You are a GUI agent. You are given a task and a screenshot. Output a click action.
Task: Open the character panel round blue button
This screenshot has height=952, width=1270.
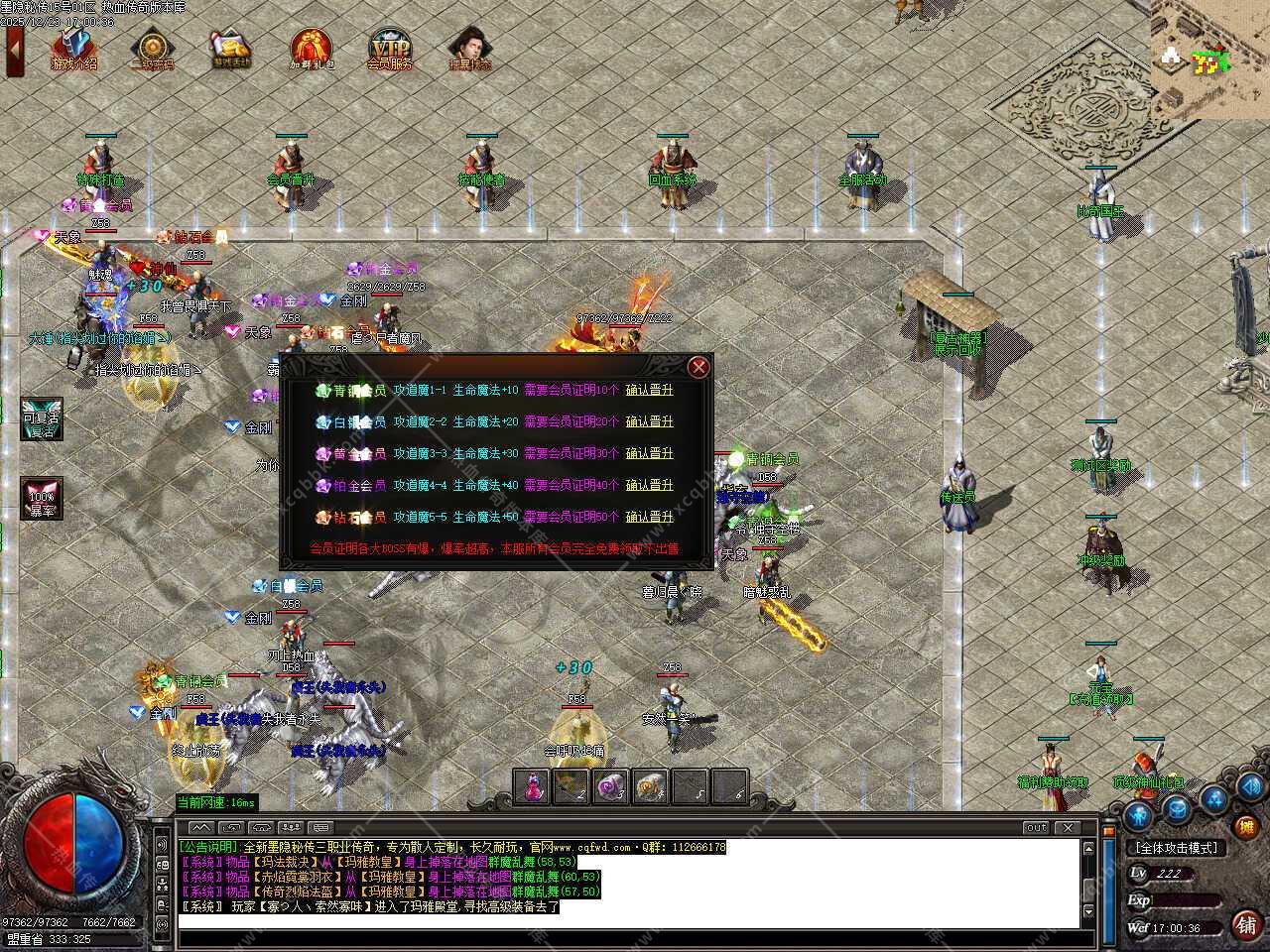click(1138, 814)
